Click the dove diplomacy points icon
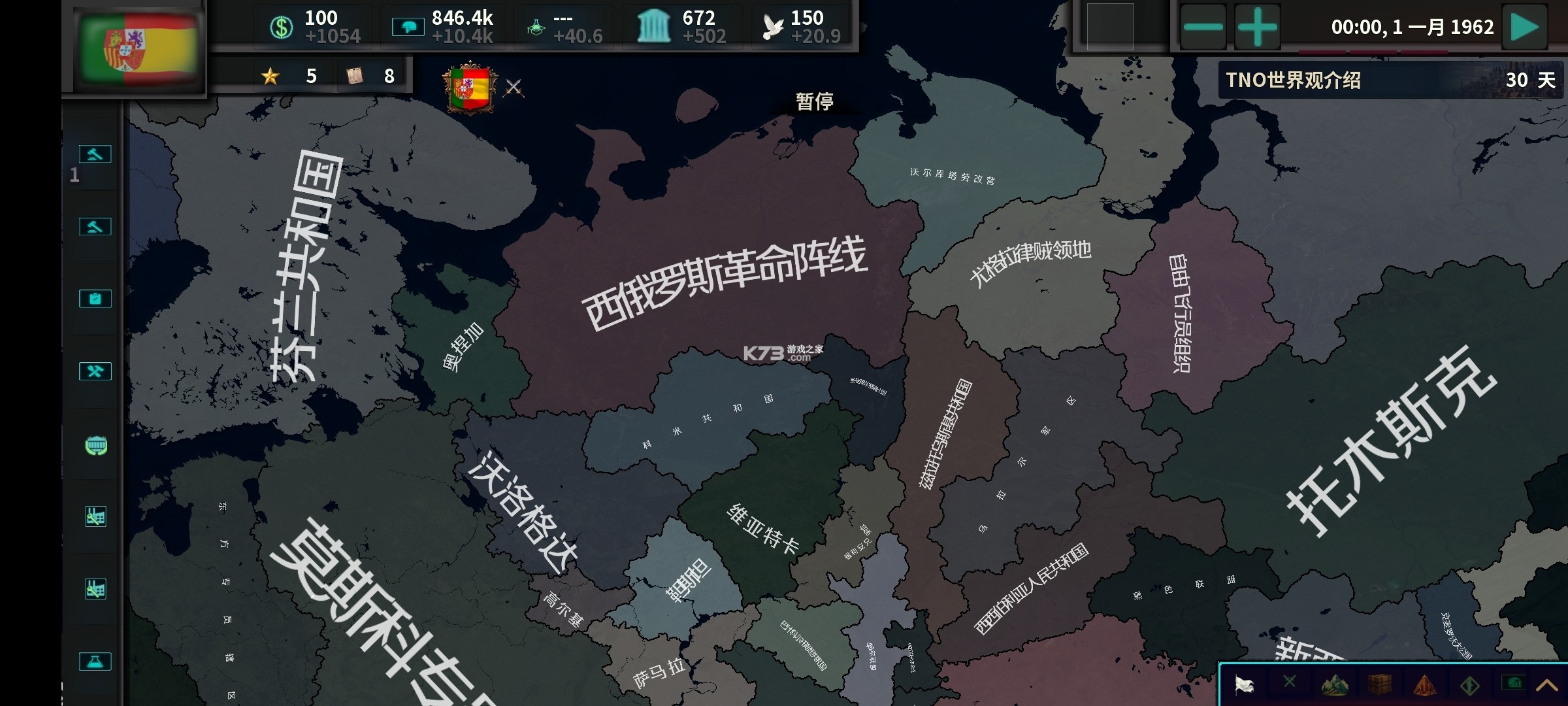Viewport: 1568px width, 706px height. pyautogui.click(x=774, y=24)
